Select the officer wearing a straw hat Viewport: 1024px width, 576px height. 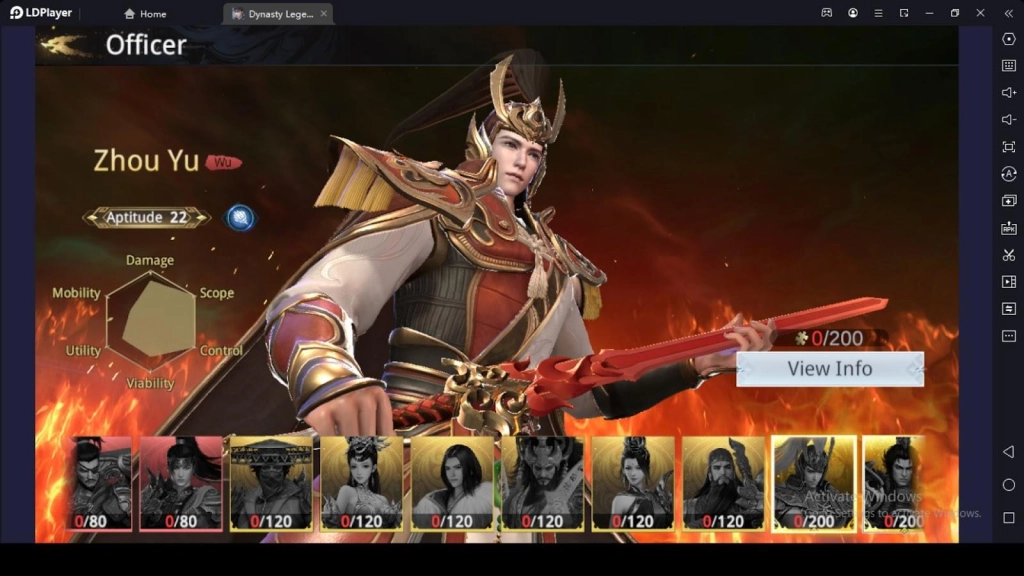(270, 482)
